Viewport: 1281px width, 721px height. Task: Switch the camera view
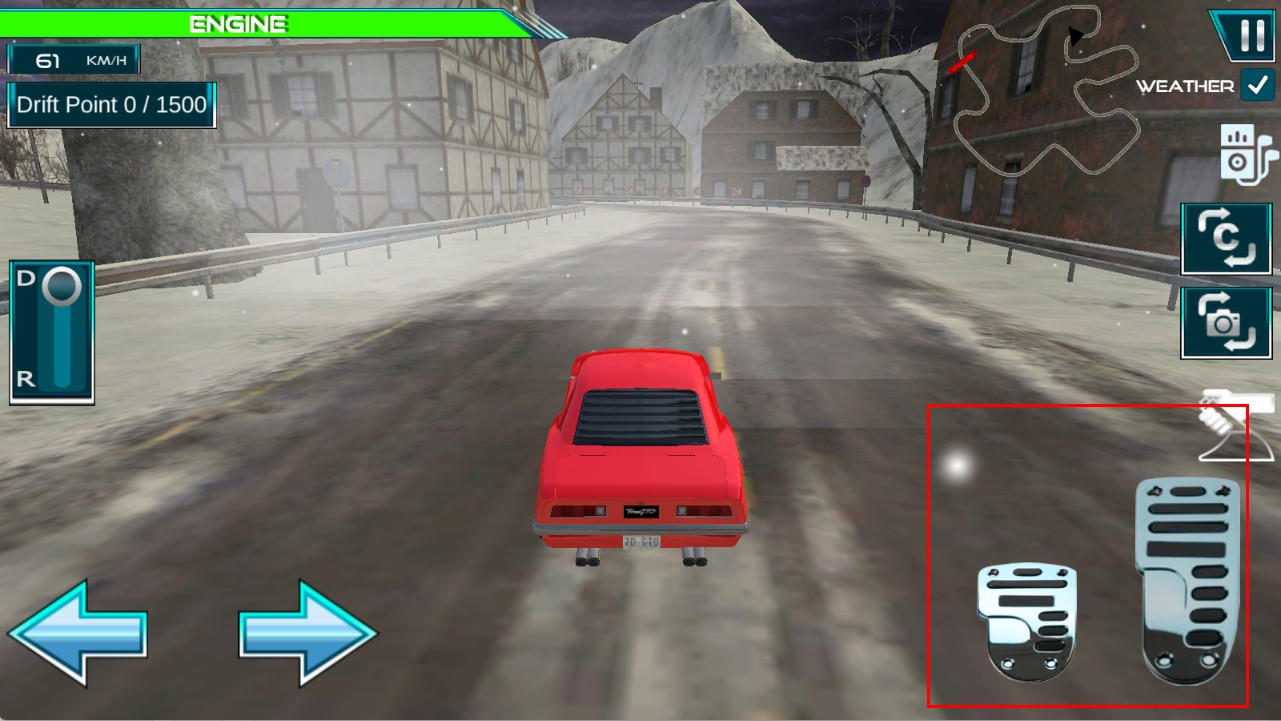pos(1226,323)
